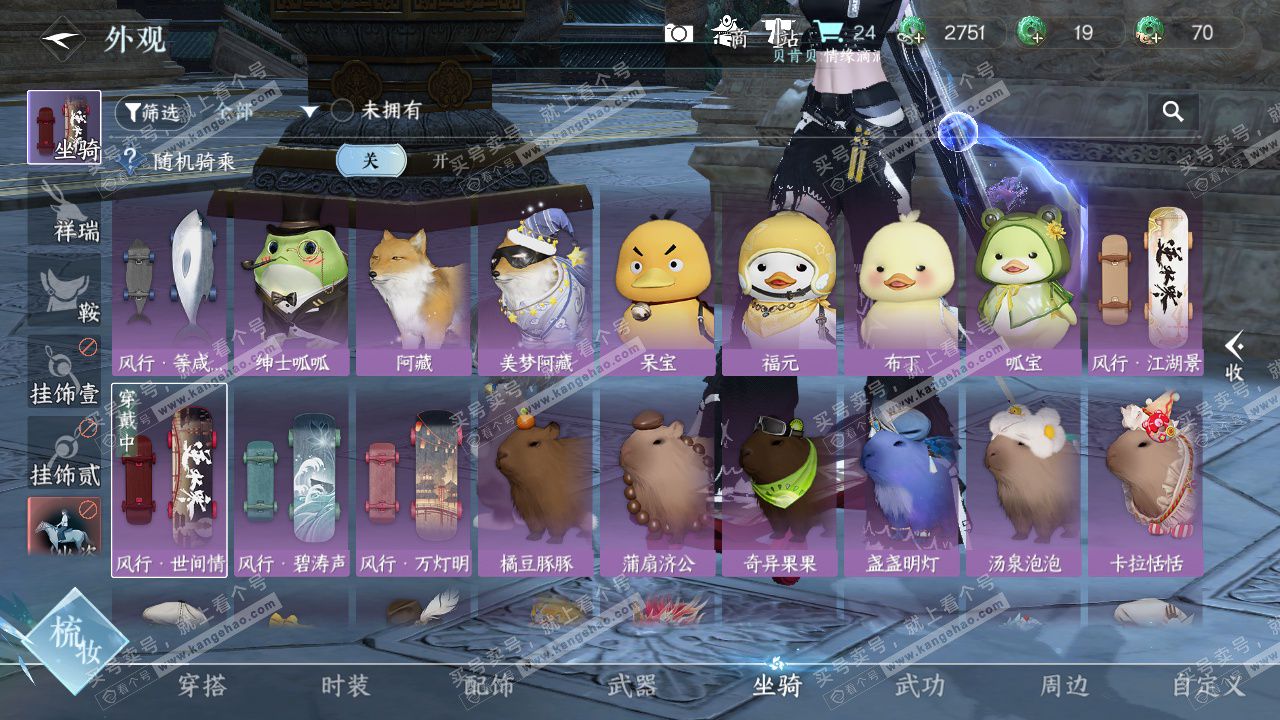The width and height of the screenshot is (1280, 720).
Task: Tick the 未拥有 not-owned filter
Action: (342, 111)
